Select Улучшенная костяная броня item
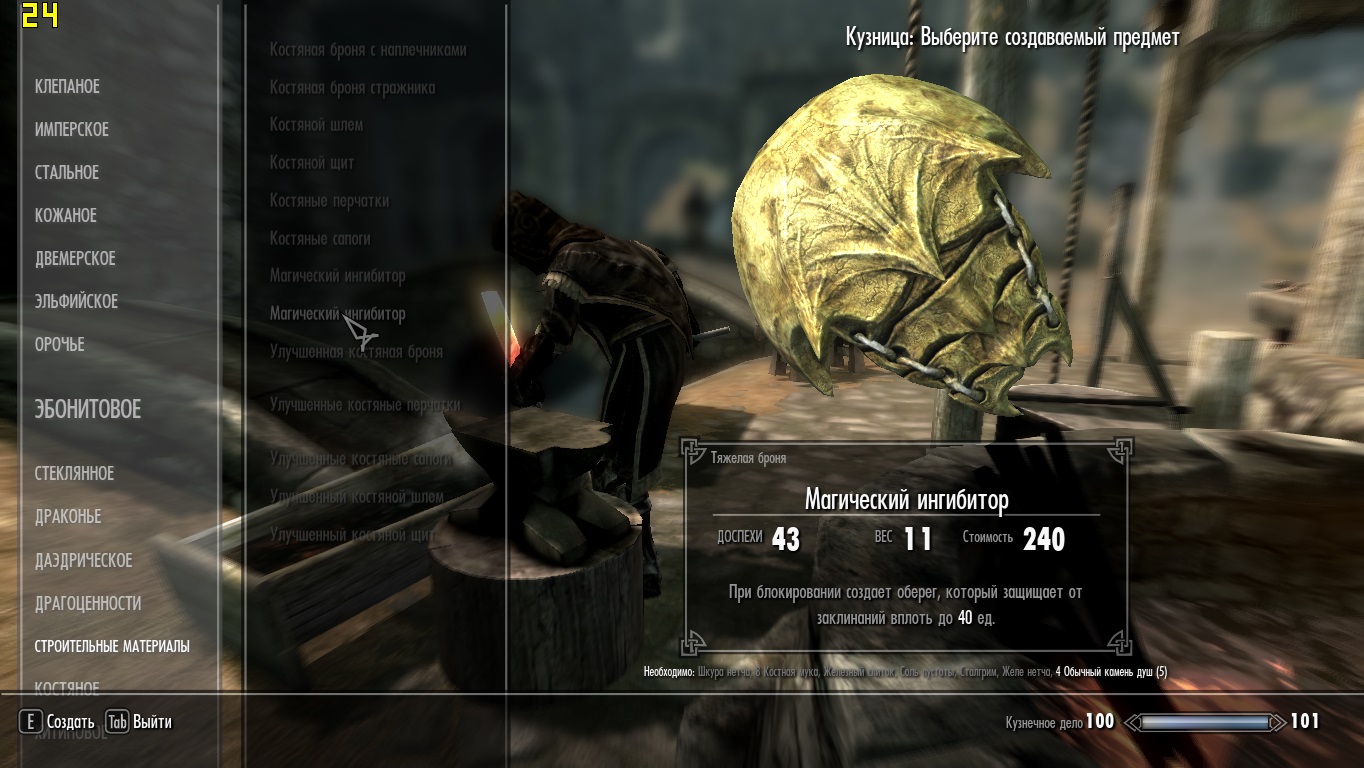The width and height of the screenshot is (1364, 768). [356, 352]
